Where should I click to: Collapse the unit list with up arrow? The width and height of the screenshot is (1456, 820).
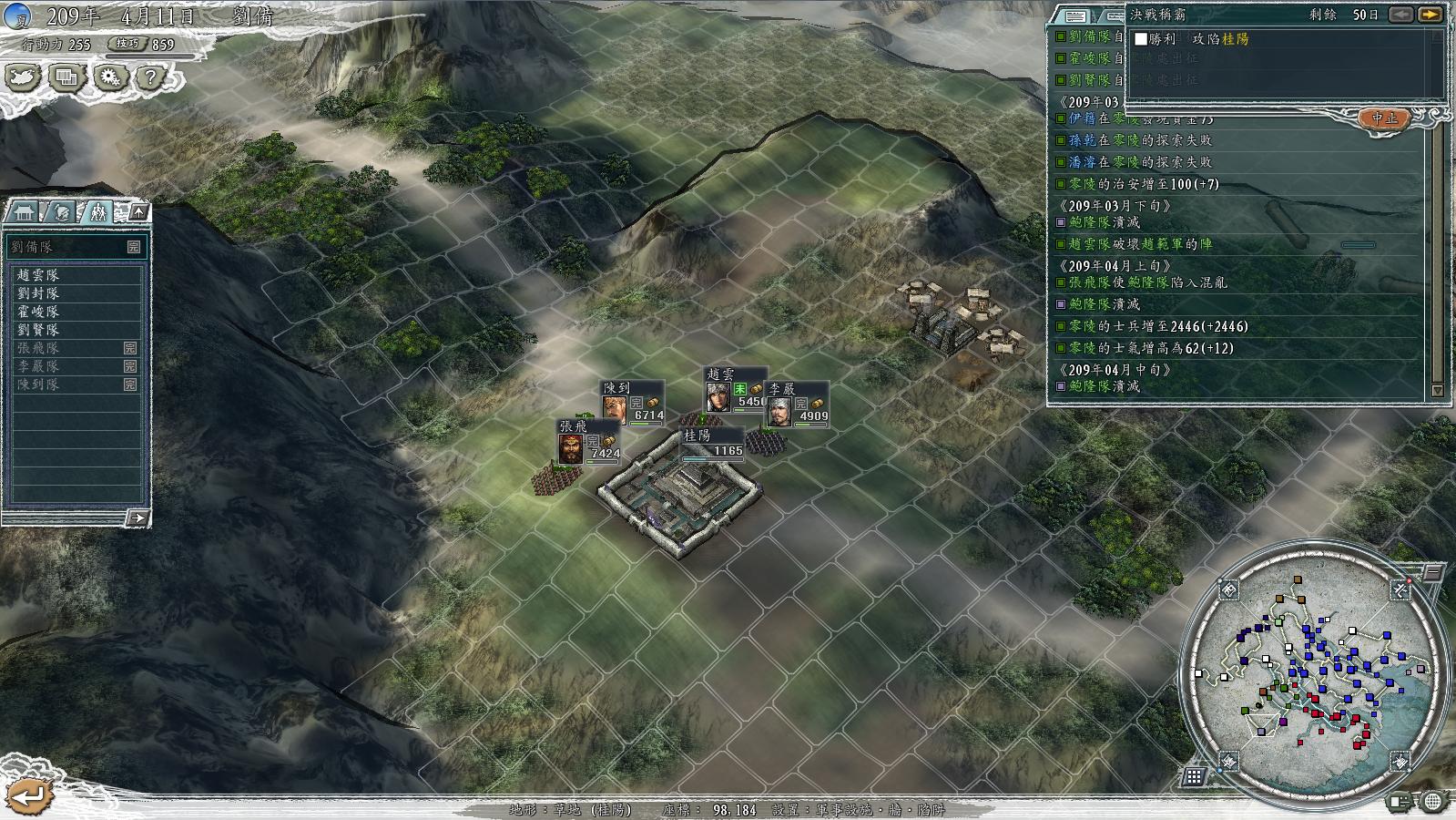(138, 212)
